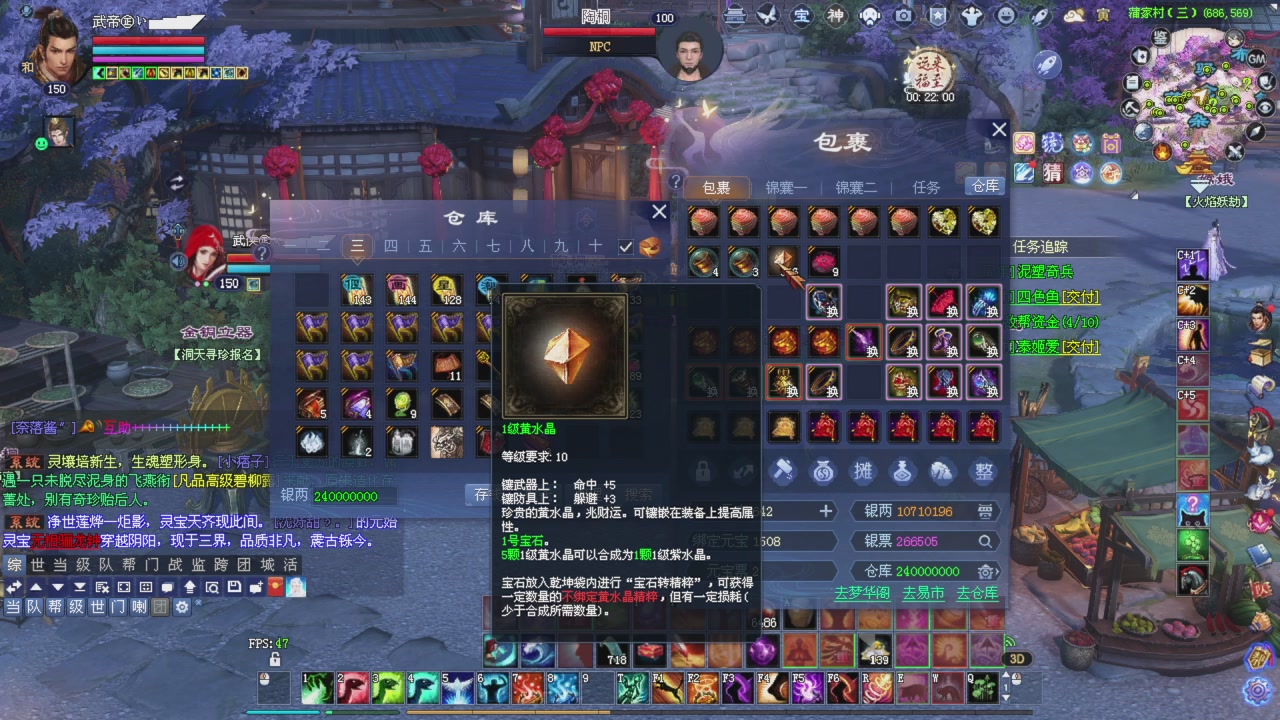The height and width of the screenshot is (720, 1280).
Task: Click the plus expander beside the currency field
Action: pyautogui.click(x=825, y=511)
